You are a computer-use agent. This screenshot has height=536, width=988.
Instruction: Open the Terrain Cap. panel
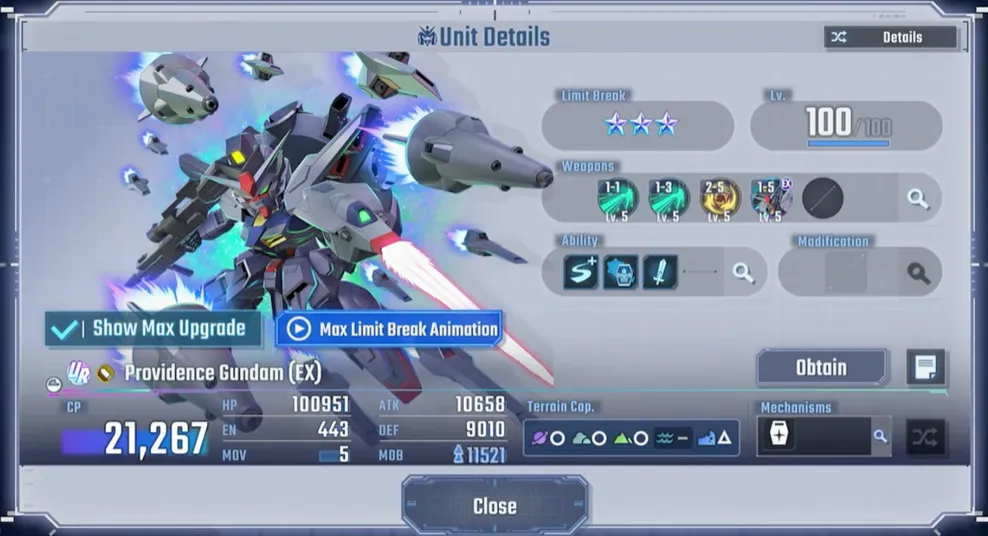pos(631,438)
